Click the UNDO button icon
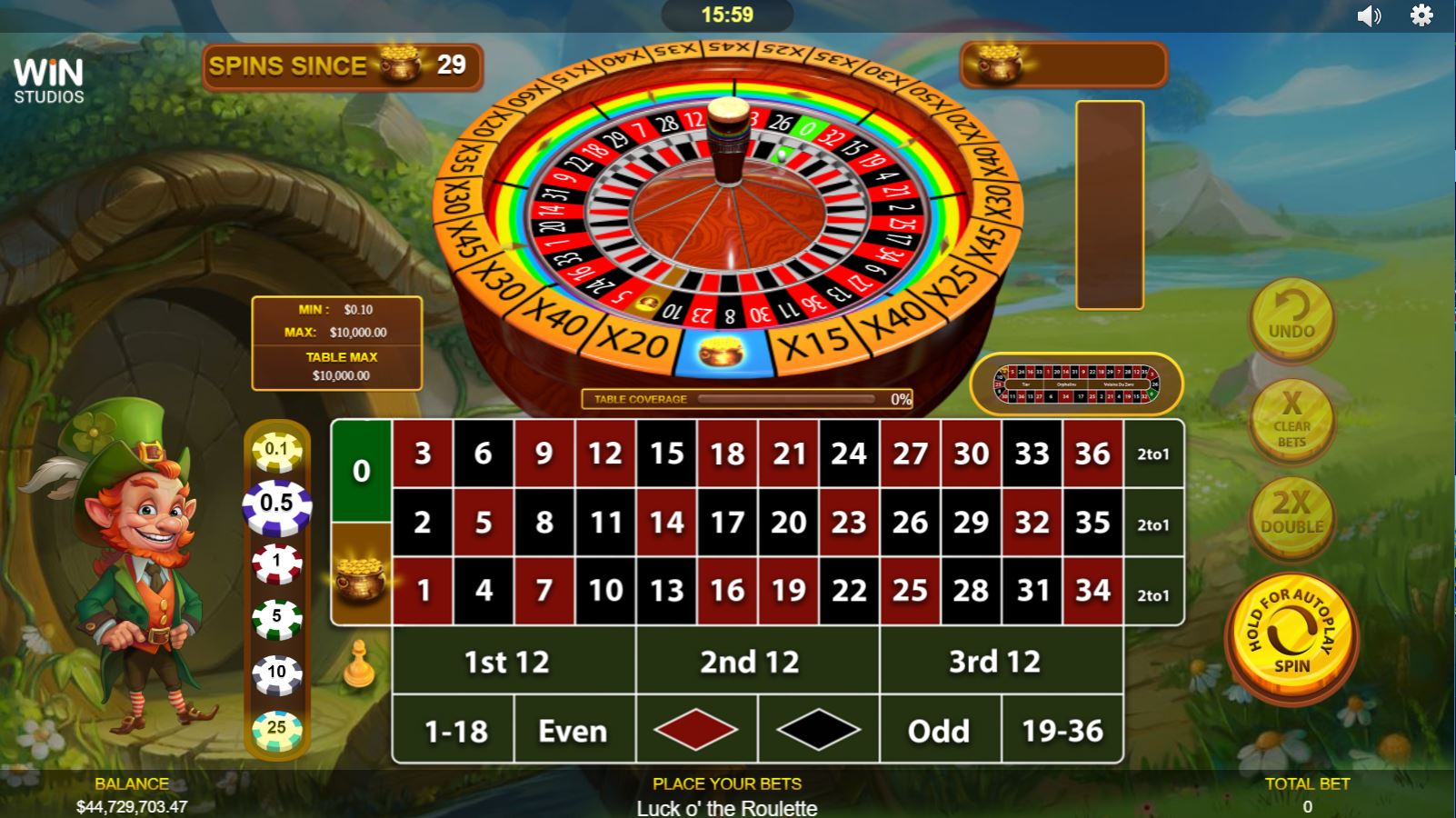This screenshot has height=818, width=1456. 1291,320
